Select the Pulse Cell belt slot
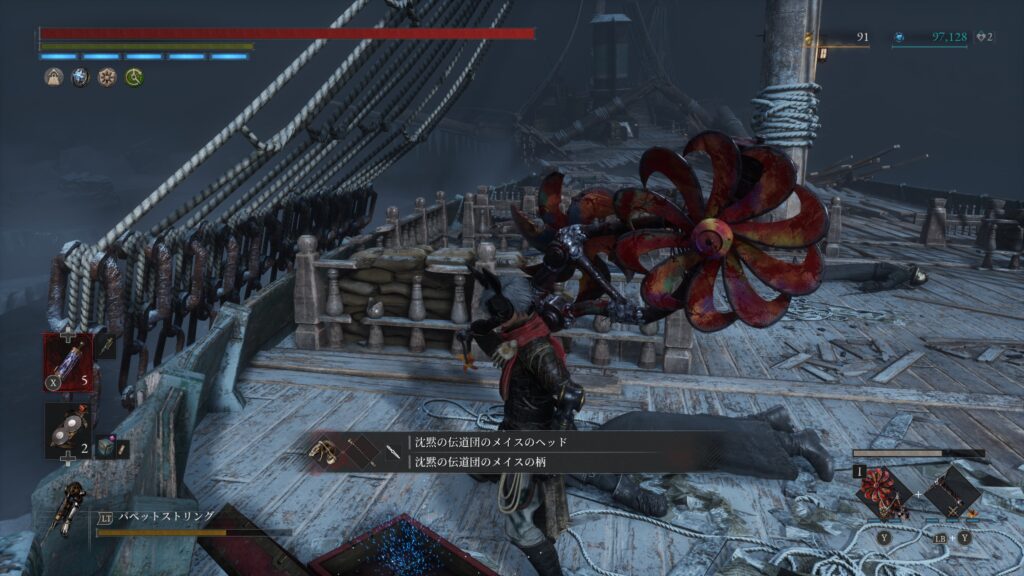Viewport: 1024px width, 576px height. tap(68, 360)
